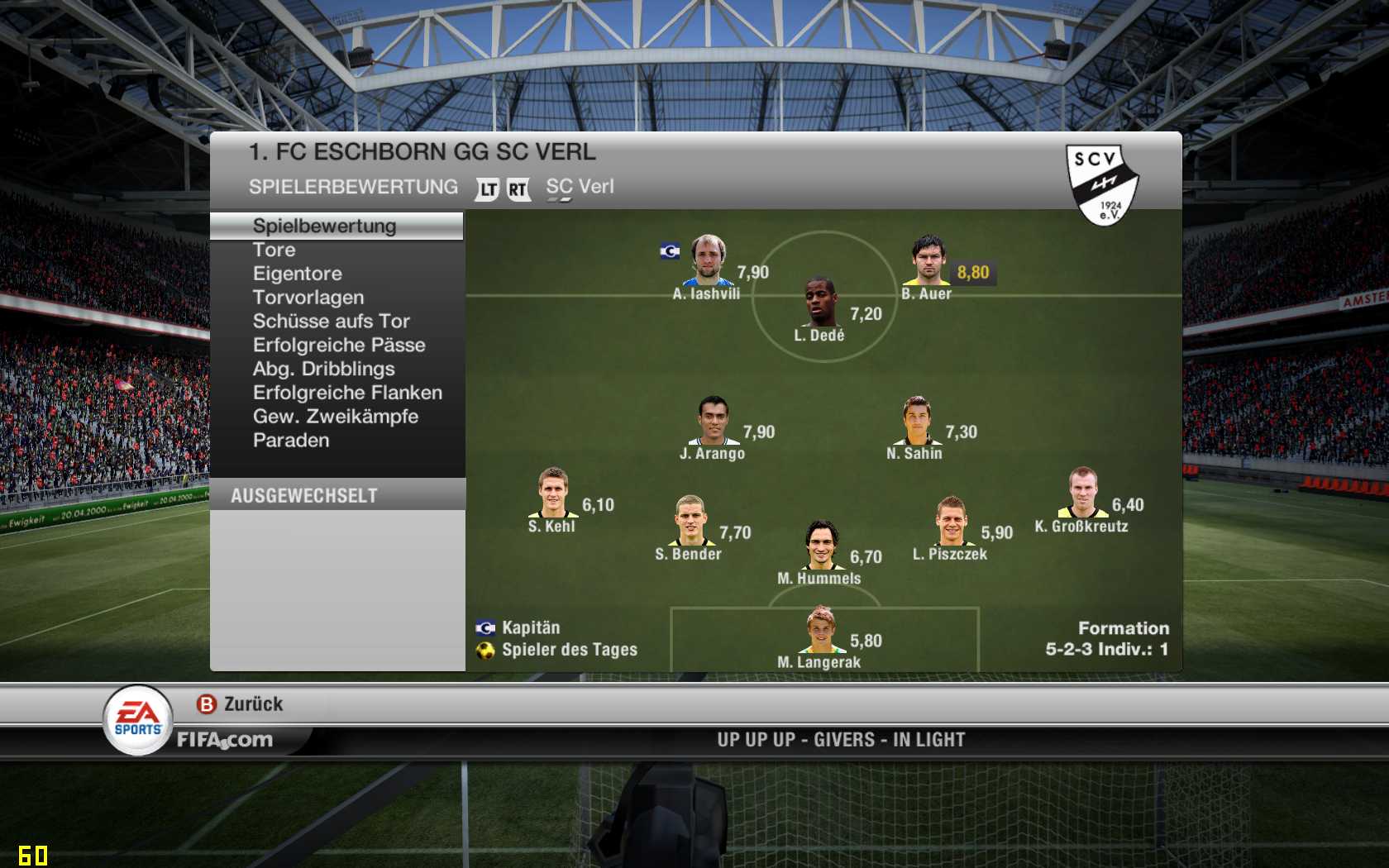Select defender M. Hummels

click(x=822, y=546)
